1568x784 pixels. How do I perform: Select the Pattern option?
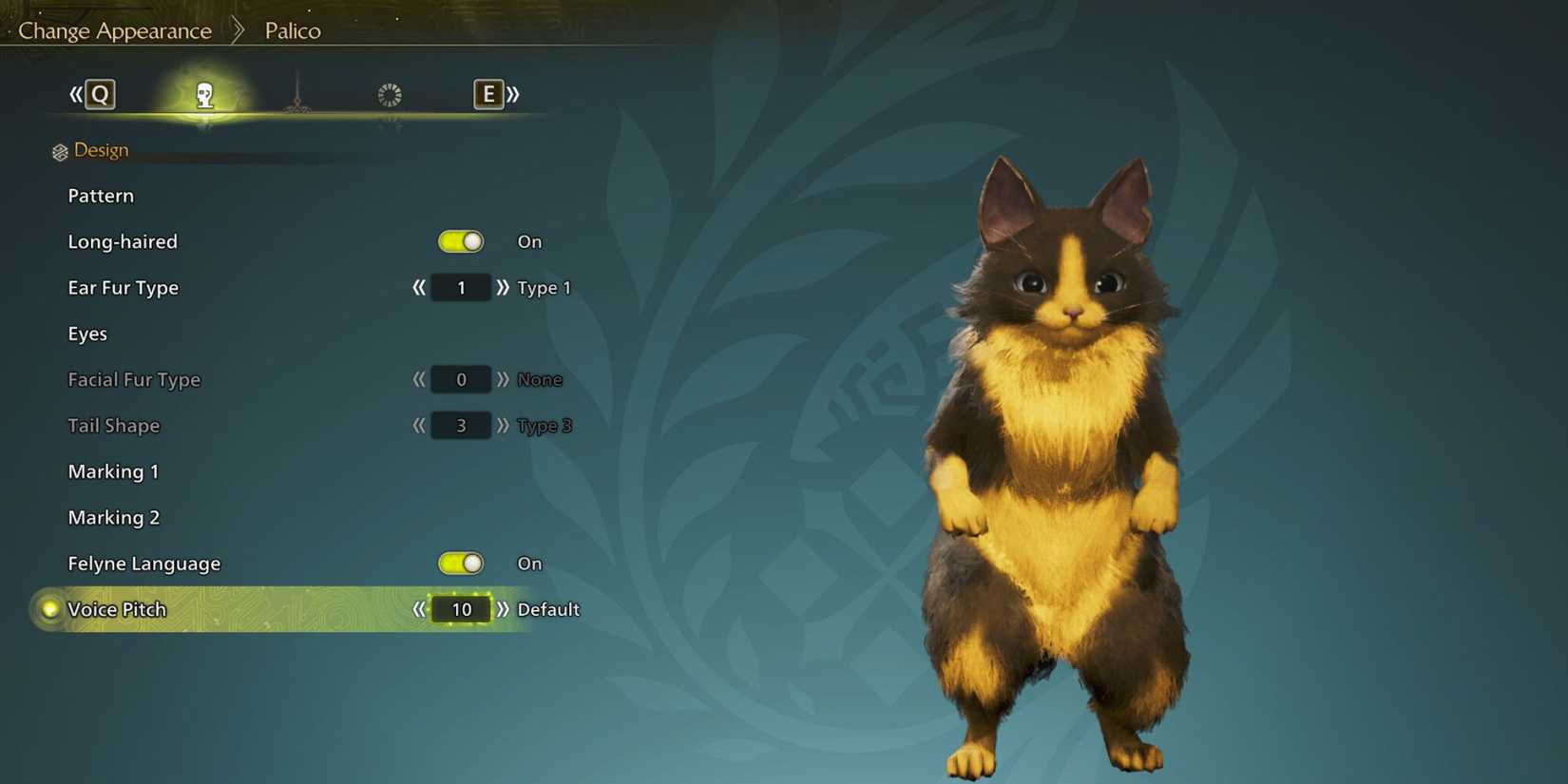(101, 196)
